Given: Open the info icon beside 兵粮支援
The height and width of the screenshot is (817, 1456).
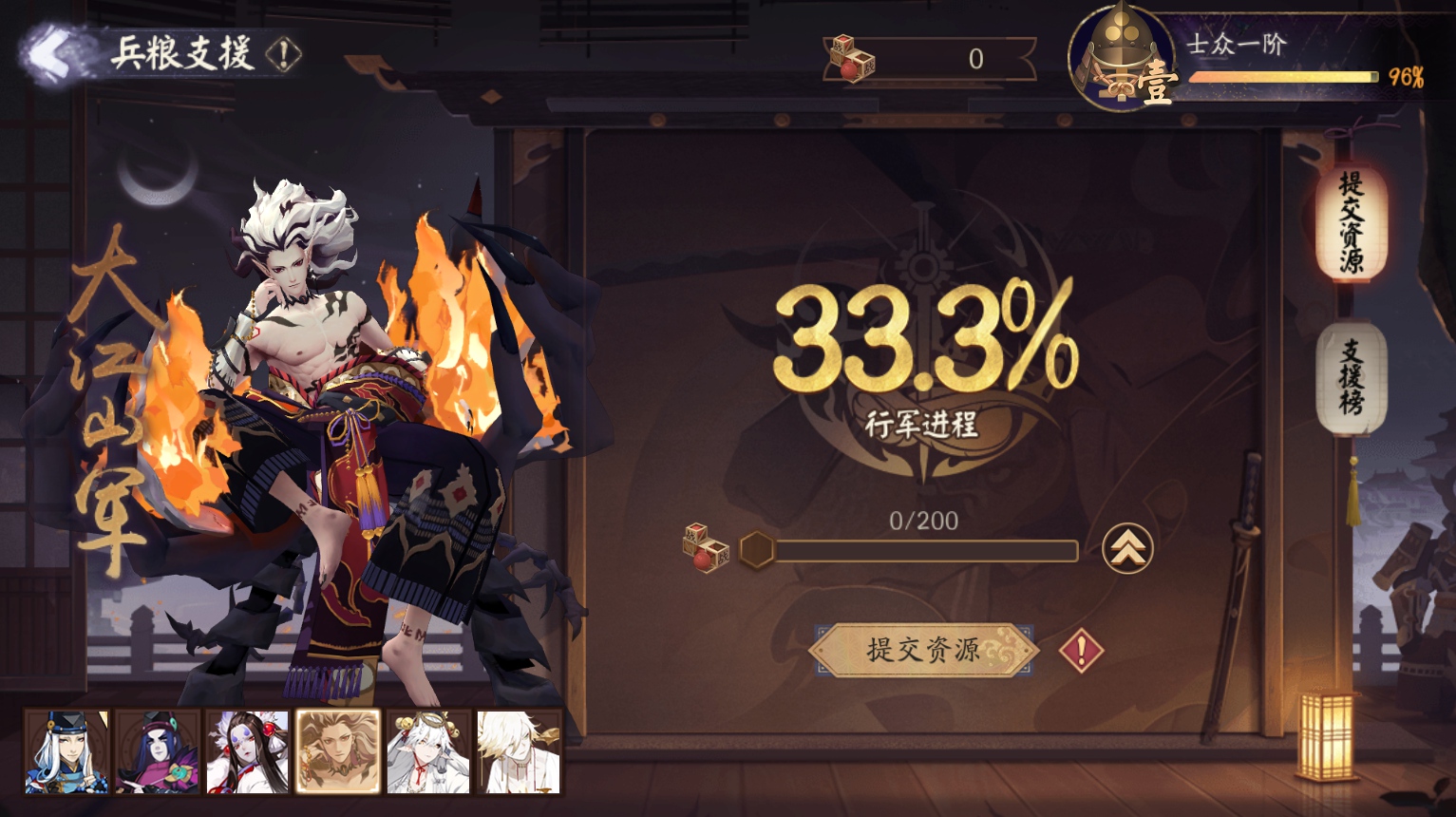Looking at the screenshot, I should (283, 54).
